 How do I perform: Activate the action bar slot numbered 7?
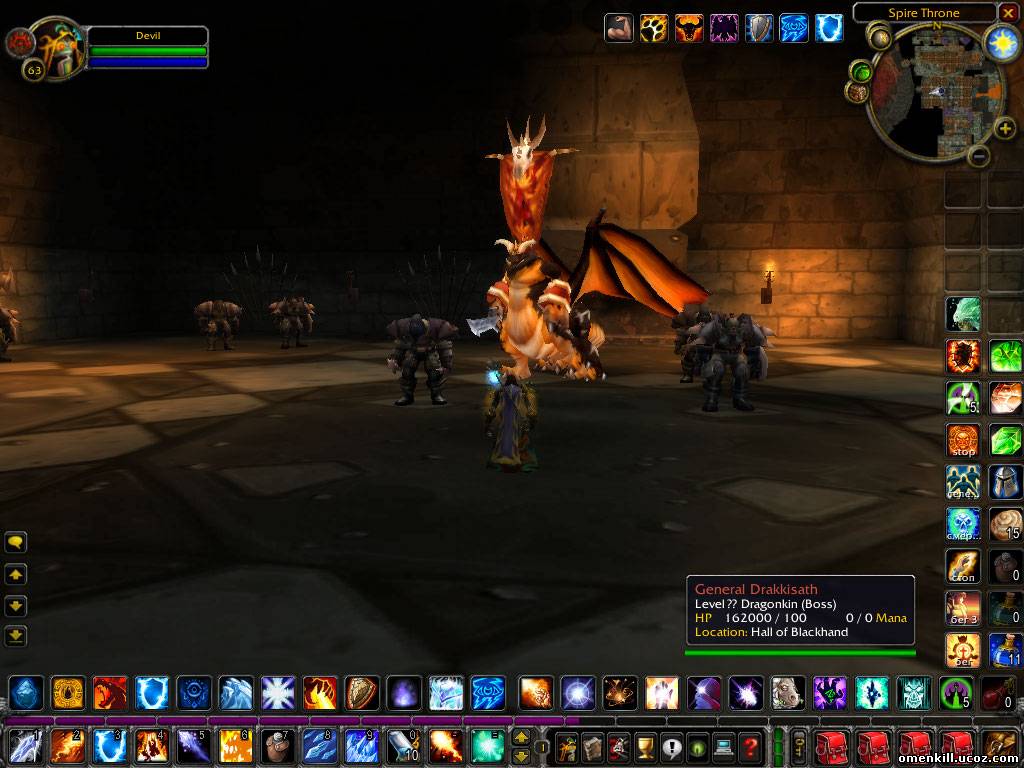[277, 746]
